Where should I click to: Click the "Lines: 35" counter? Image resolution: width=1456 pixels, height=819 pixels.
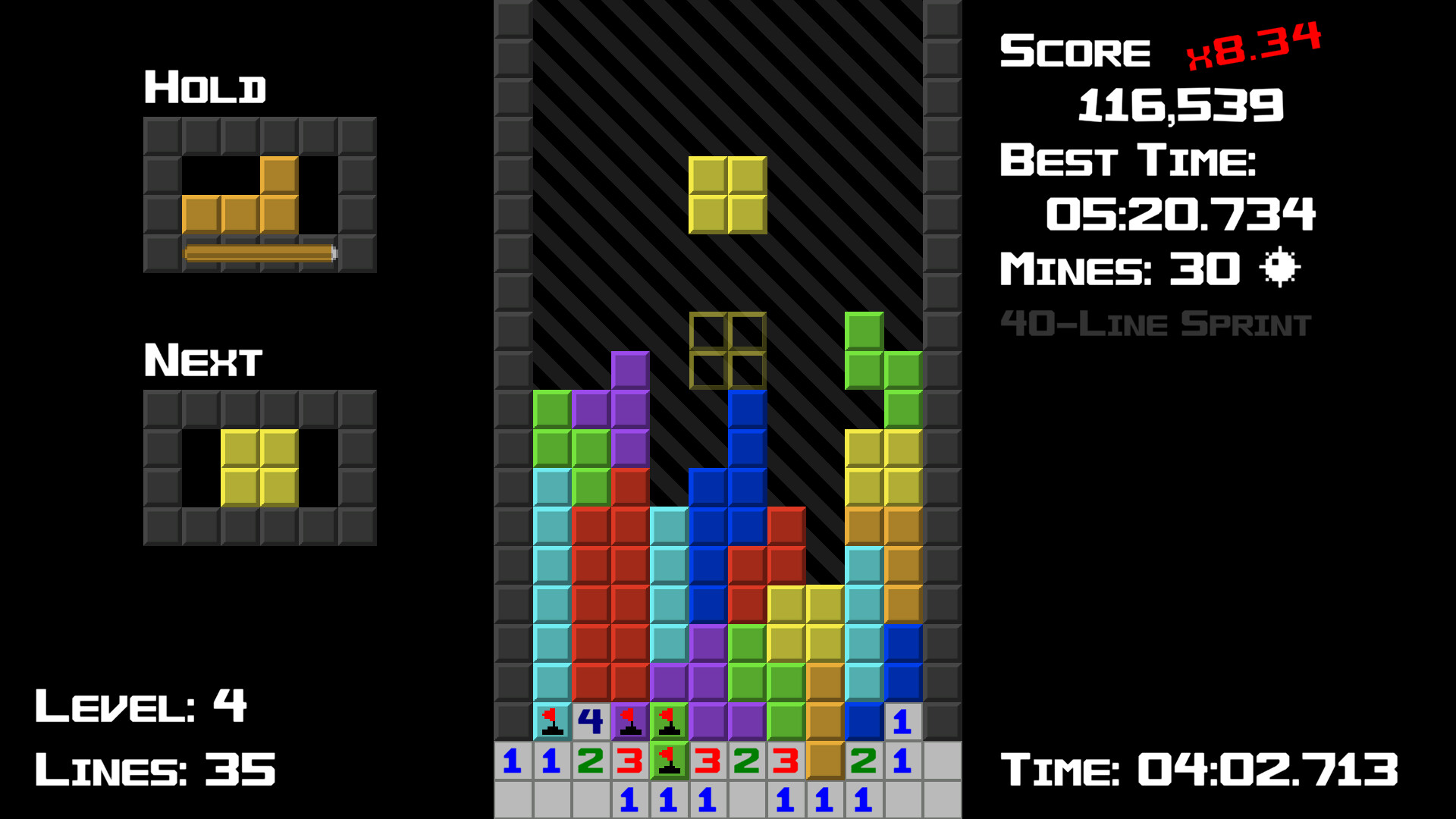(157, 768)
